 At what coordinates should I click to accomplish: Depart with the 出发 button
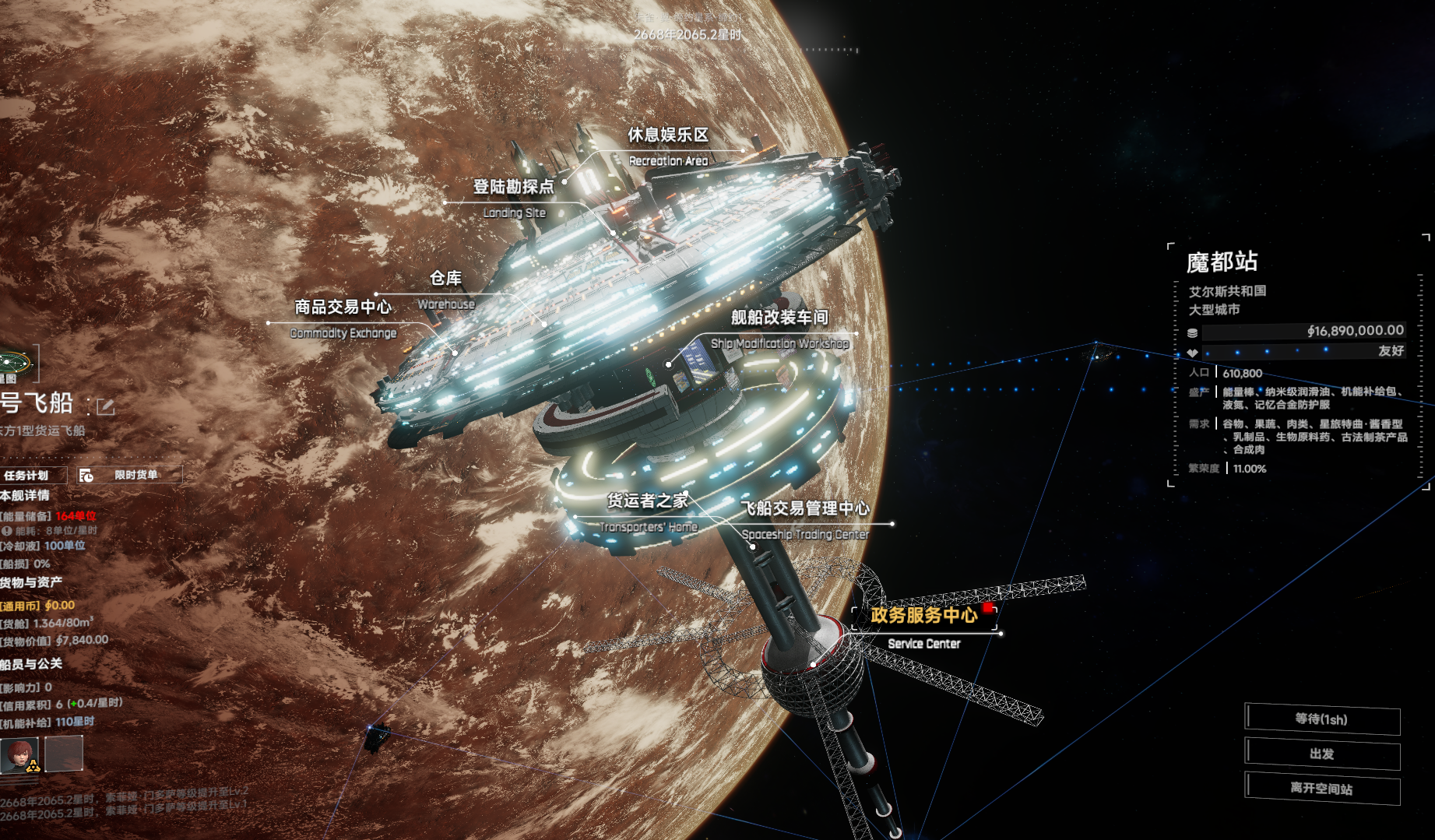1322,754
